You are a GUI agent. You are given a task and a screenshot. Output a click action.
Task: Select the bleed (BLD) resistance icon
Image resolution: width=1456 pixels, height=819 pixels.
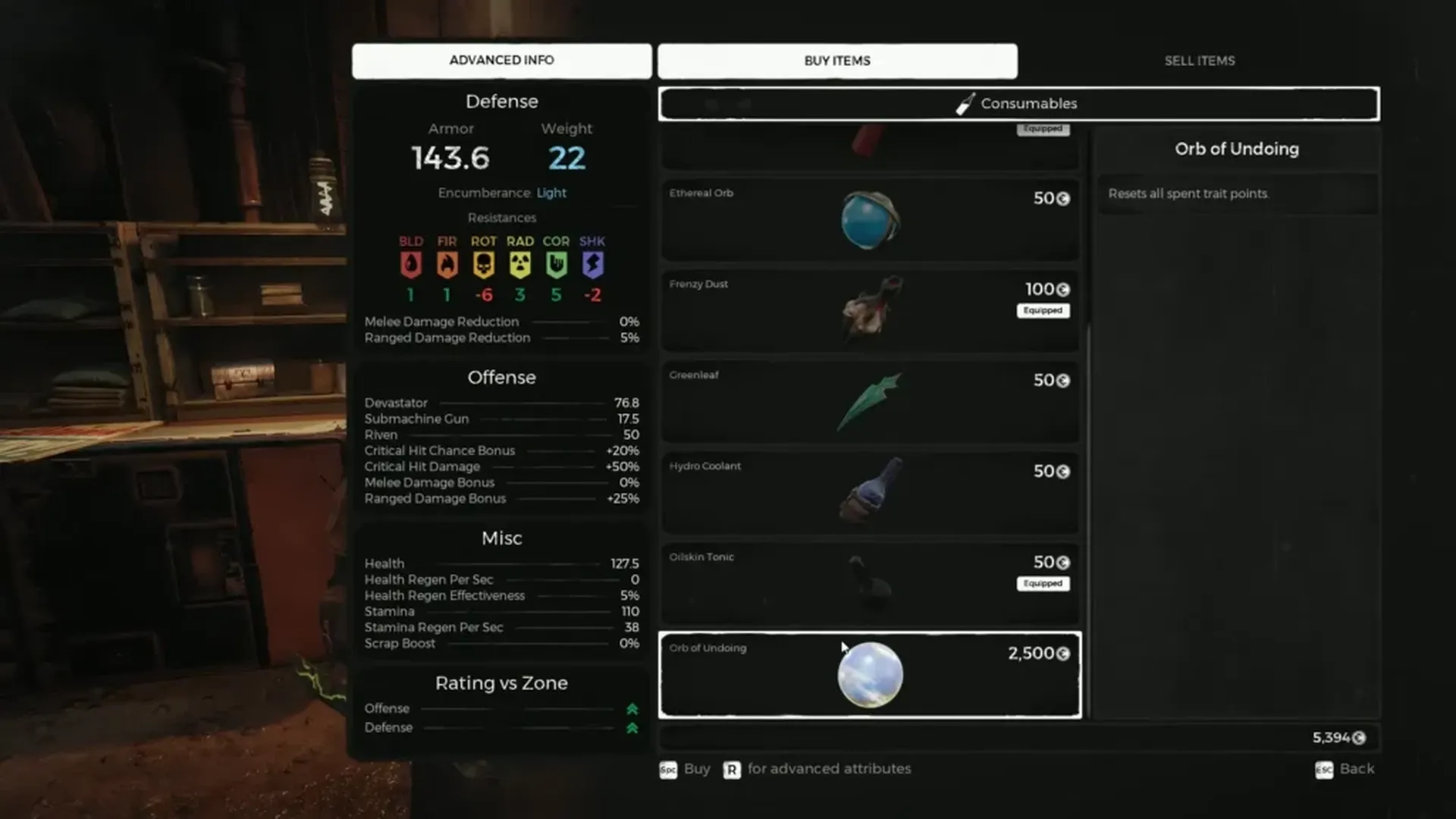[x=410, y=265]
